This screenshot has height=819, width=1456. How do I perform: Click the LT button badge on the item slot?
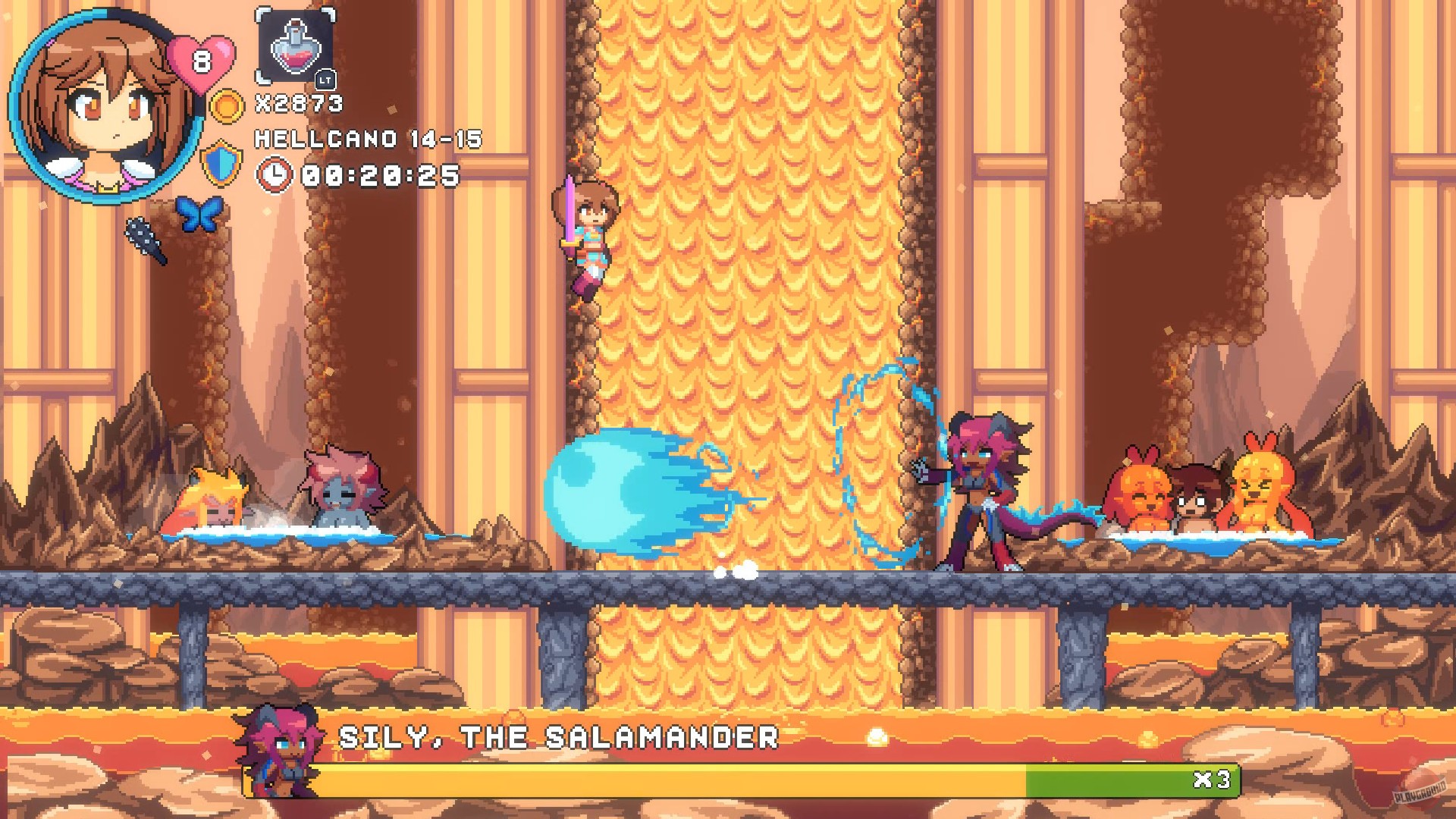point(325,78)
